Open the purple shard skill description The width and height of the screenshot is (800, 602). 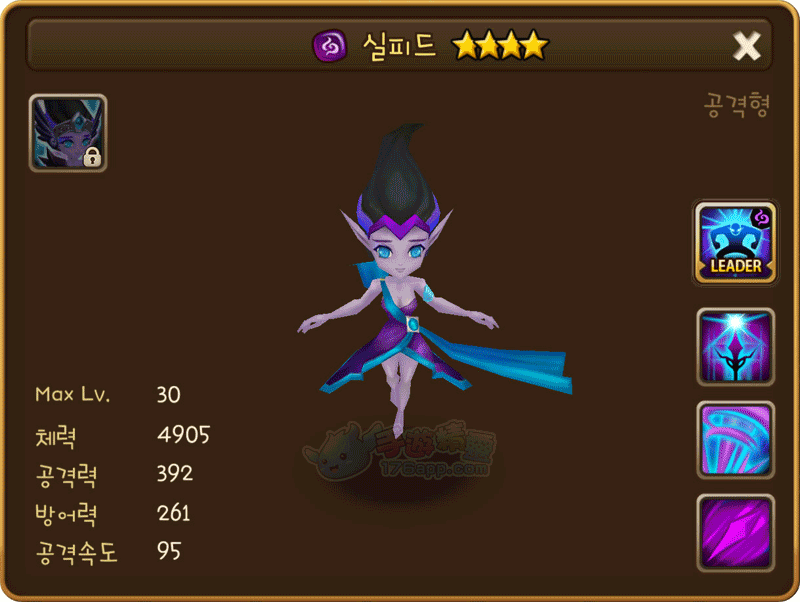pyautogui.click(x=736, y=531)
